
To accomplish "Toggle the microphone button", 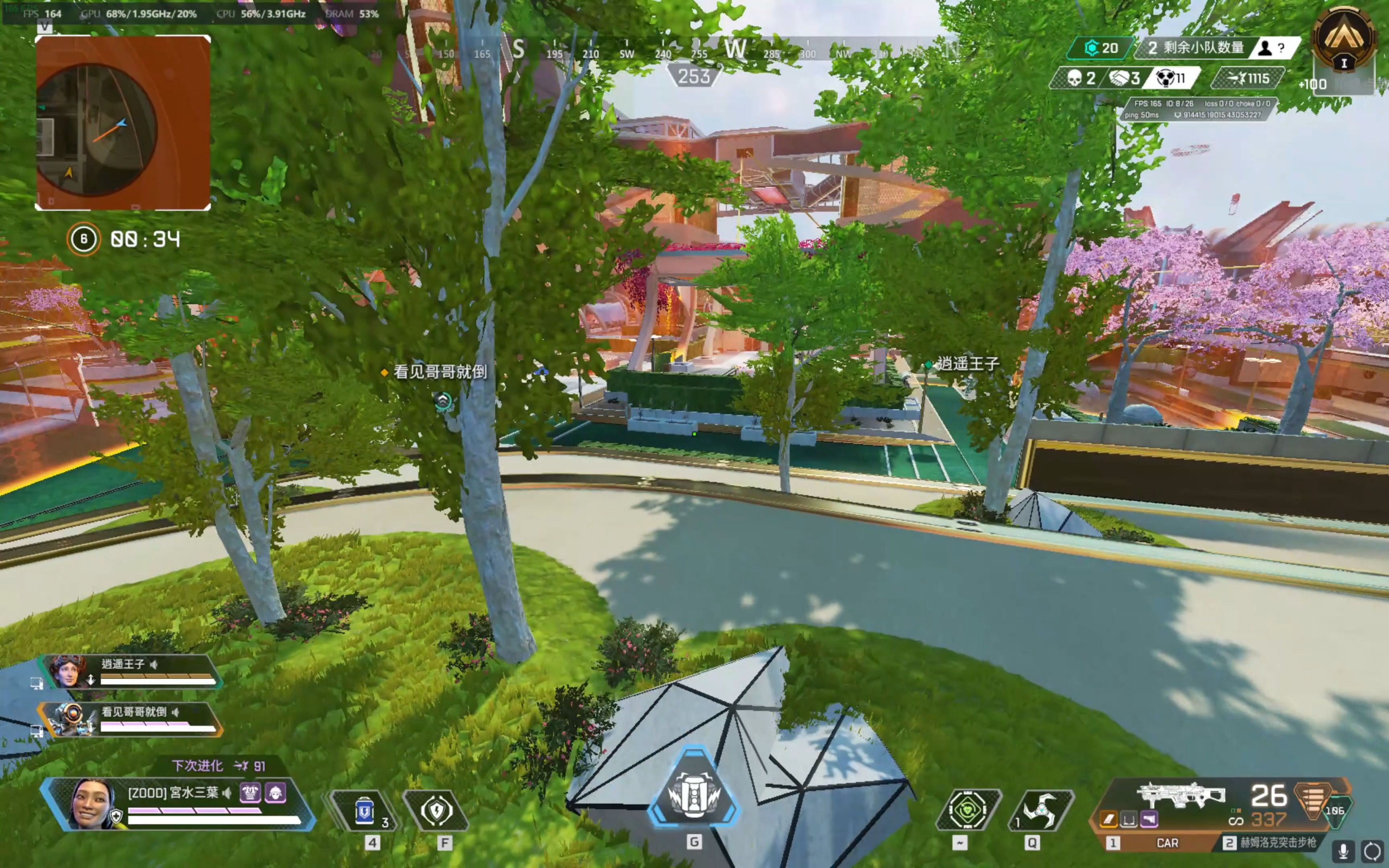I will click(x=1344, y=850).
